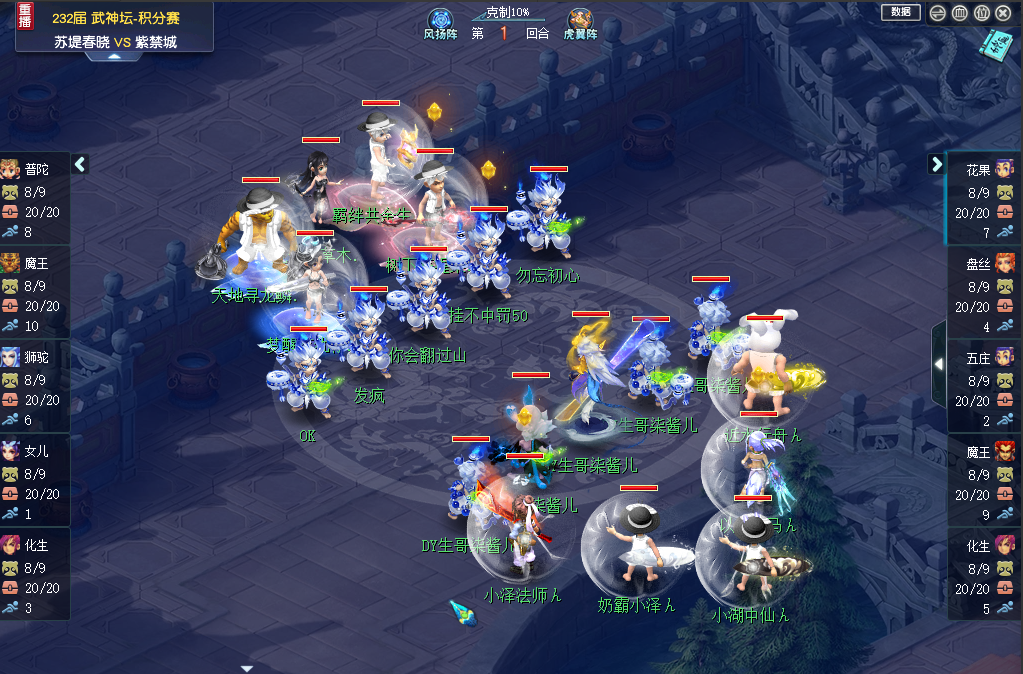Show the 虎翼阵 formation details

[x=580, y=22]
